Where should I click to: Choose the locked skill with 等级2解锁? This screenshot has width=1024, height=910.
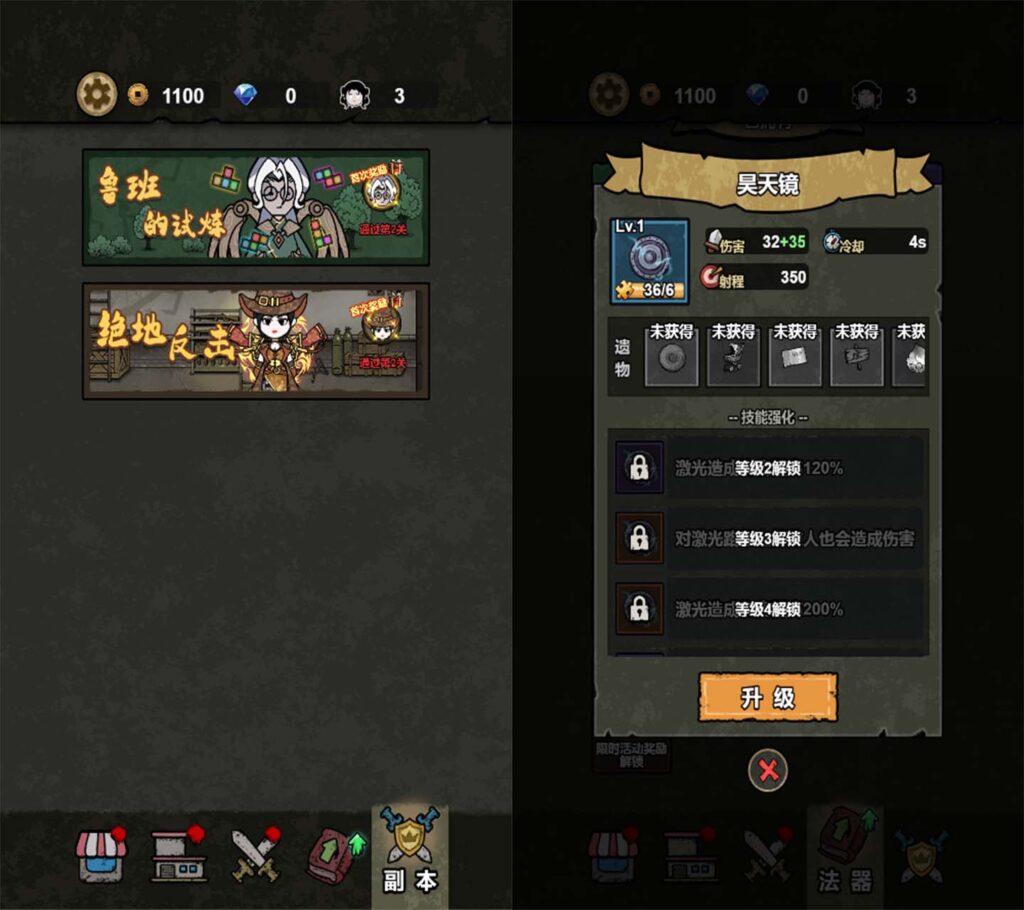pos(767,468)
